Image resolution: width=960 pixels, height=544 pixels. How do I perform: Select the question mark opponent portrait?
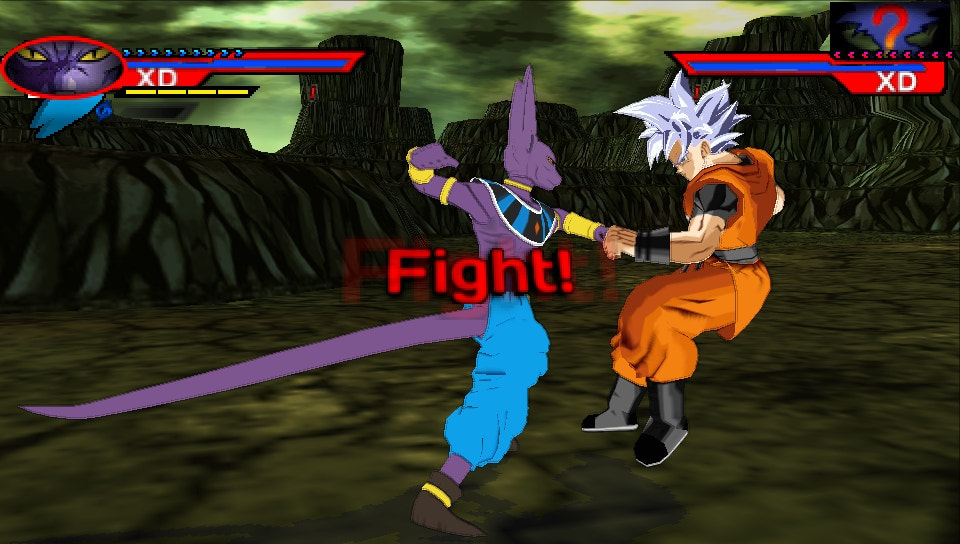(x=889, y=26)
